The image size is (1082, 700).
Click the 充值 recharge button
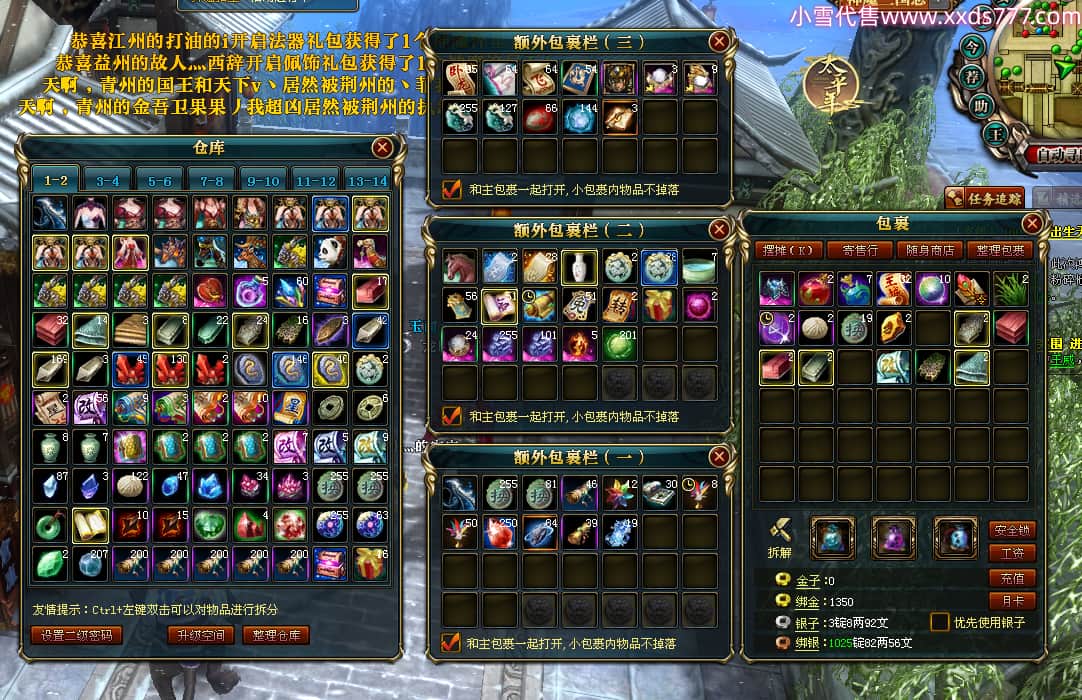coord(1012,578)
